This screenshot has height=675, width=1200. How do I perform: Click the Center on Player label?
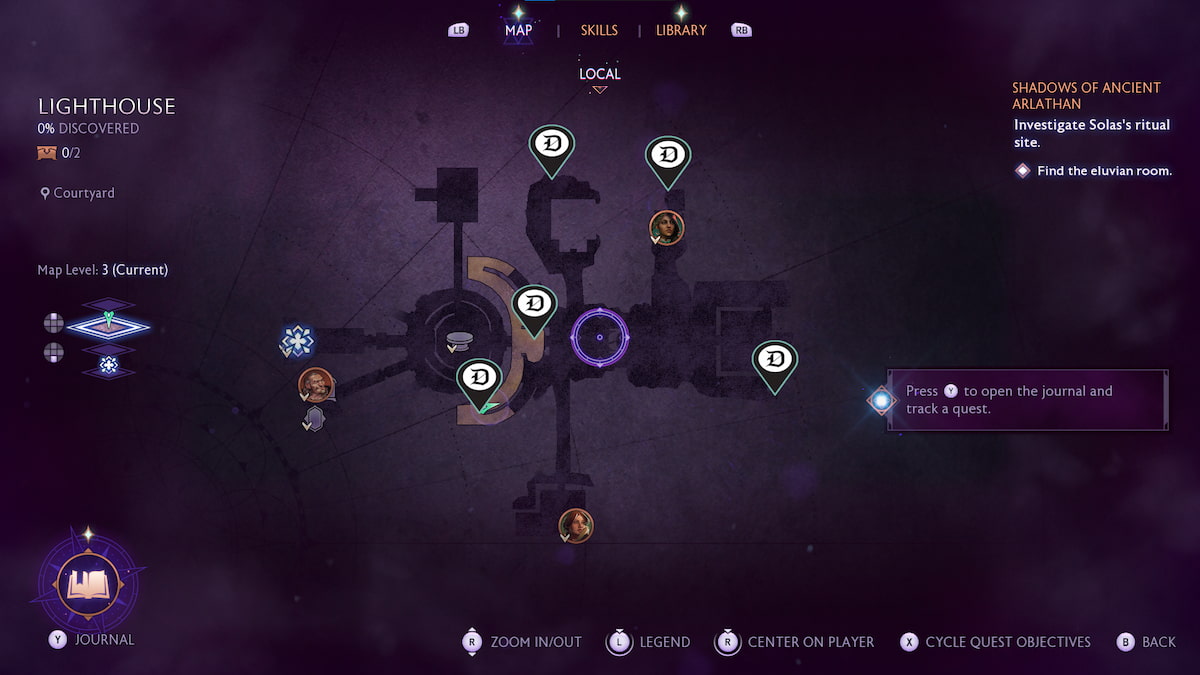[810, 642]
